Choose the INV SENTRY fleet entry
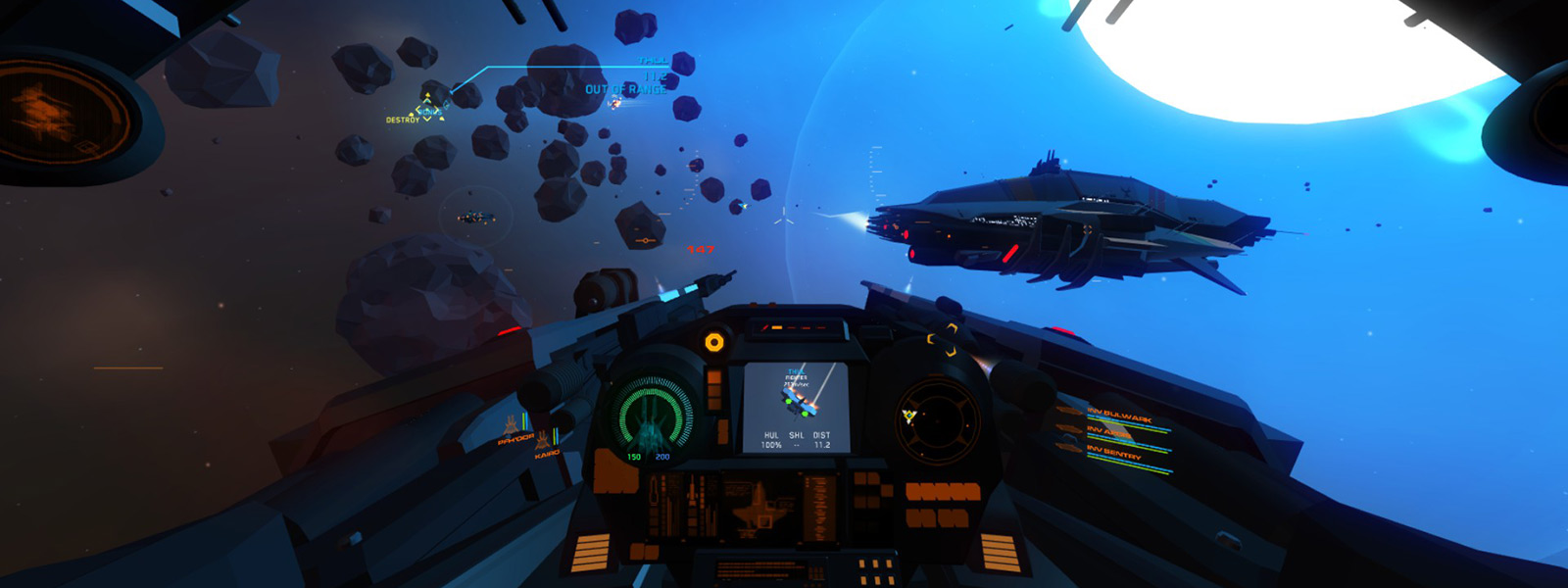Image resolution: width=1568 pixels, height=588 pixels. pyautogui.click(x=1113, y=452)
